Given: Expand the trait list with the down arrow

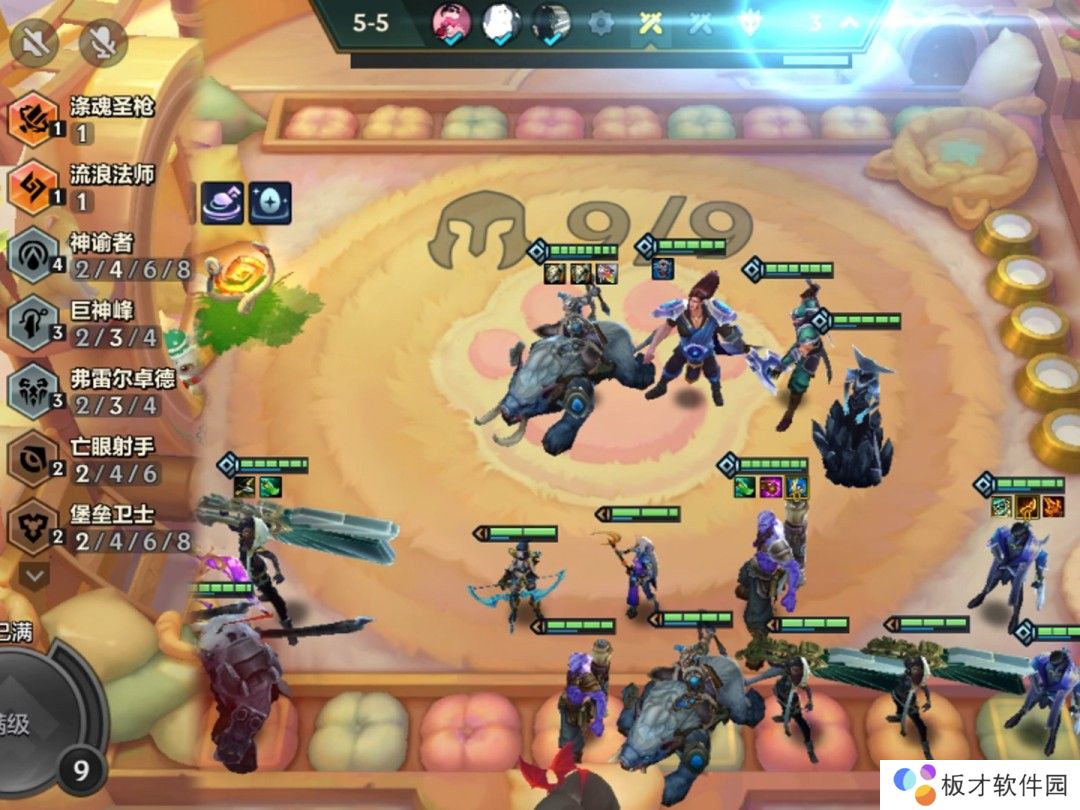Looking at the screenshot, I should [x=35, y=575].
